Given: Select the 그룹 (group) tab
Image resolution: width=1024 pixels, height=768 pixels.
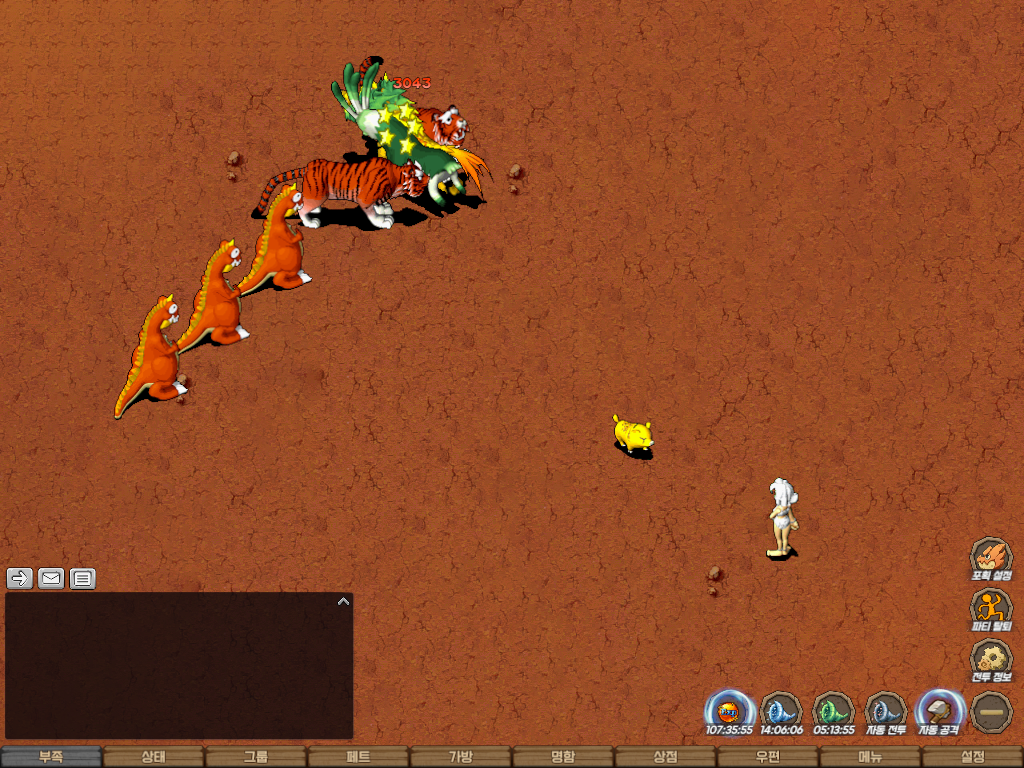Looking at the screenshot, I should coord(256,757).
